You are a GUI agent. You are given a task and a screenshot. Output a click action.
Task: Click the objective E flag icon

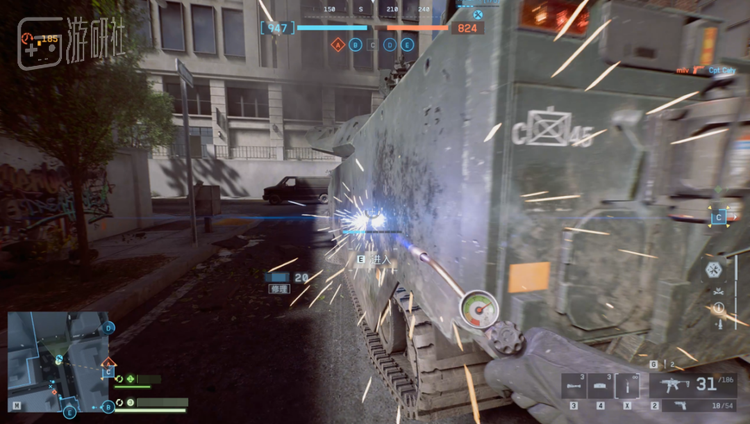(407, 45)
